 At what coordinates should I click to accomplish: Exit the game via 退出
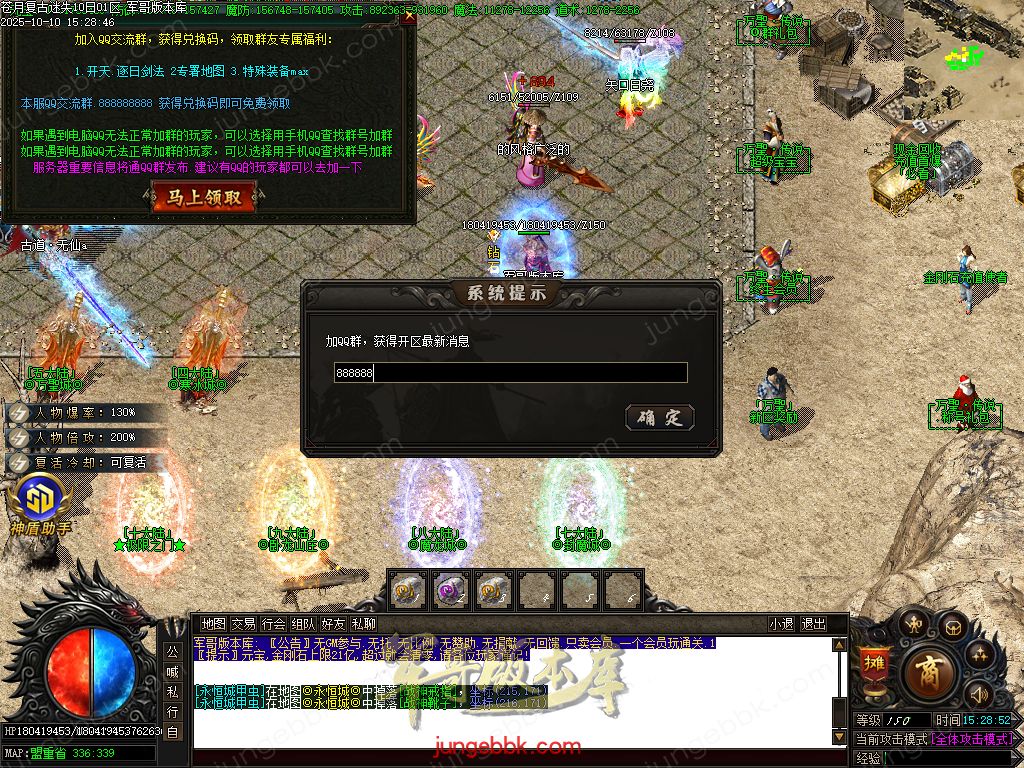point(813,624)
